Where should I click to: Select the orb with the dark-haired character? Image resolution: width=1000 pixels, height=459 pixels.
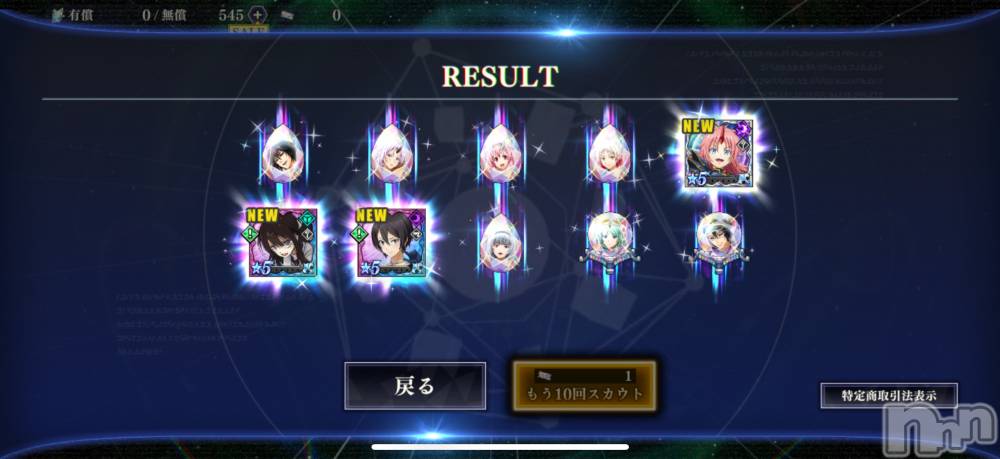pos(716,238)
